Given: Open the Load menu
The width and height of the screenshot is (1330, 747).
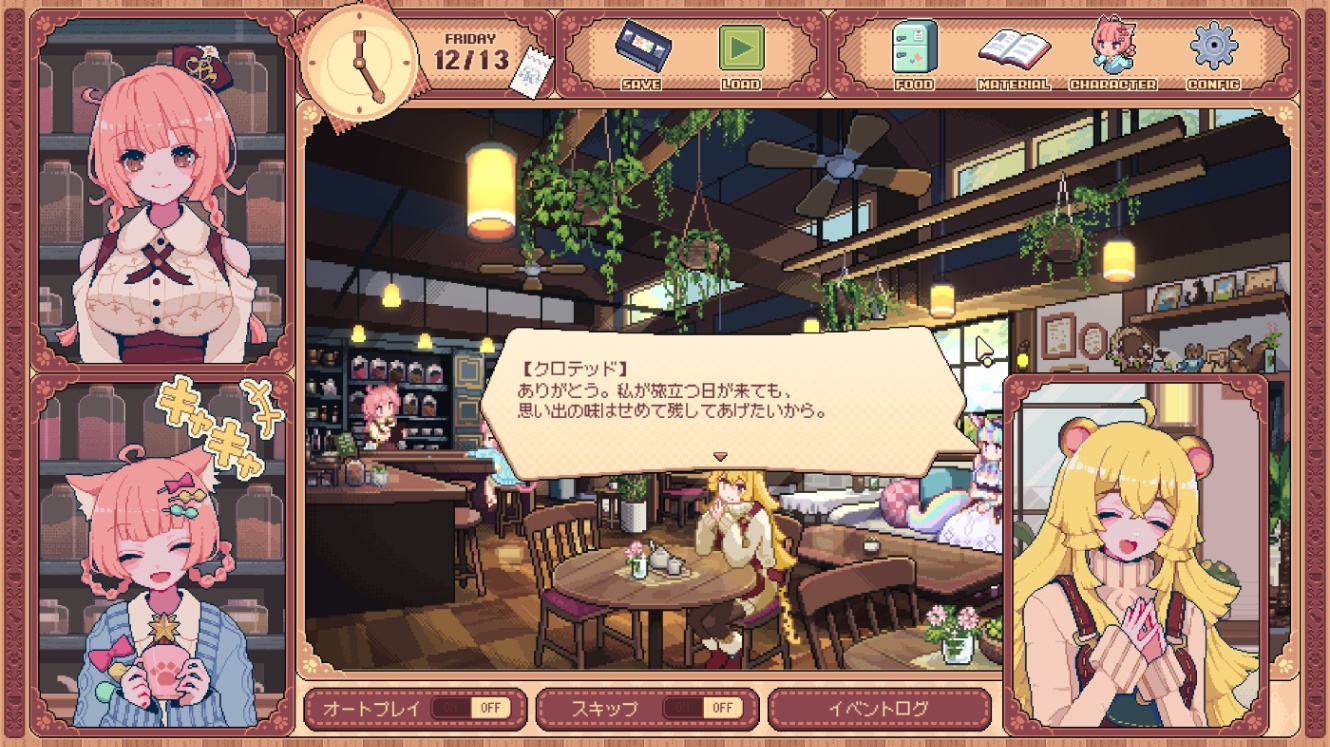Looking at the screenshot, I should [x=741, y=52].
